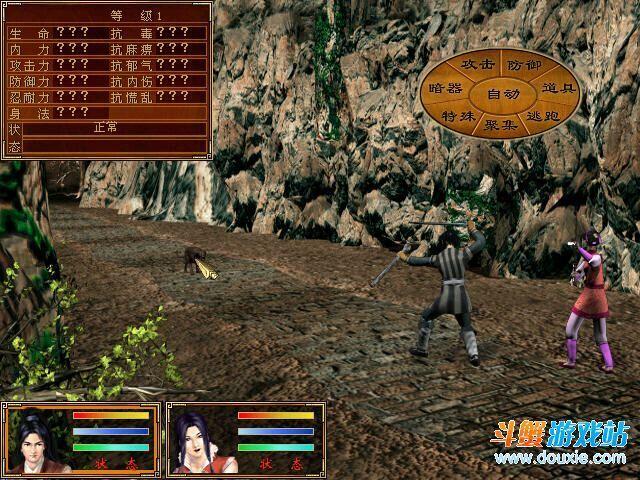Image resolution: width=640 pixels, height=480 pixels.
Task: Open the 道具 (Items) command
Action: 556,89
